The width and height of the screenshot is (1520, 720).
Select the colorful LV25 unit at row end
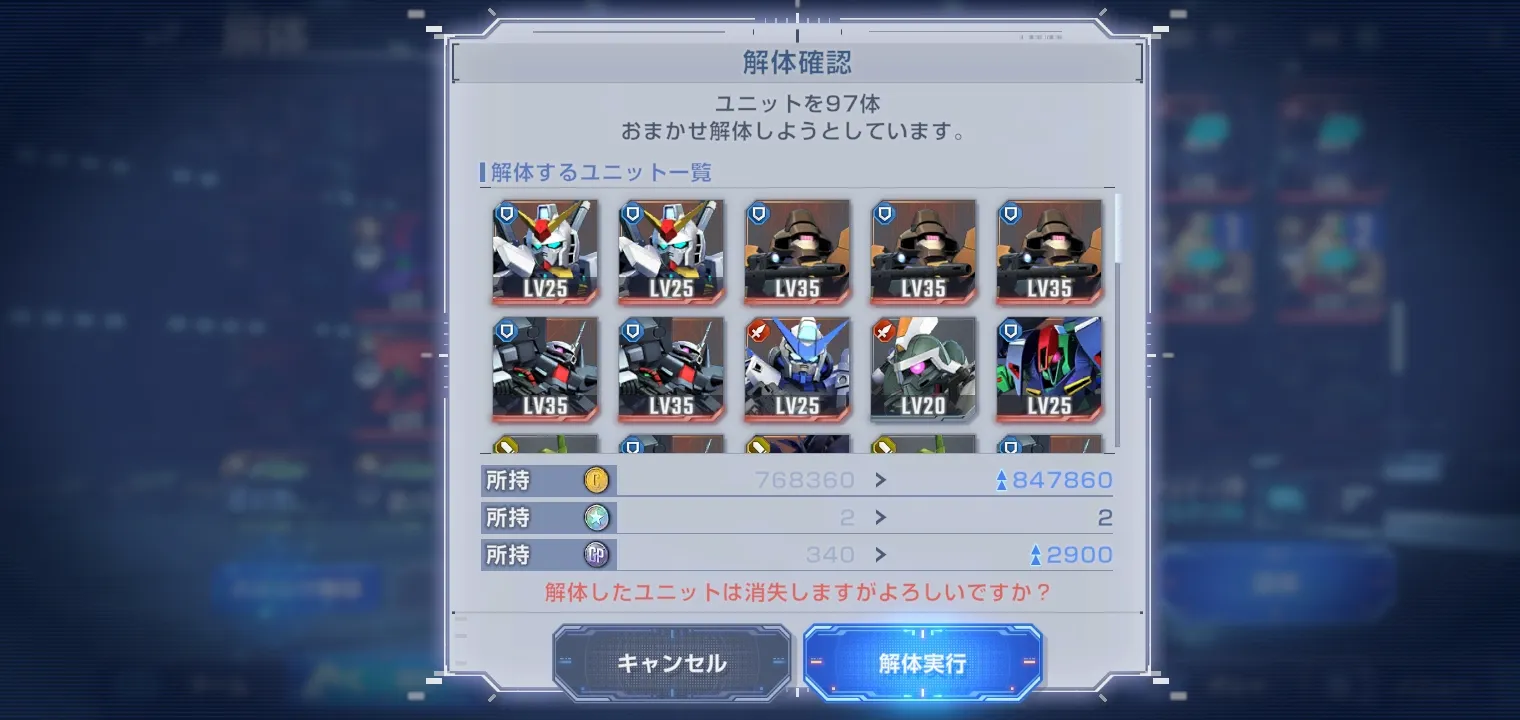coord(1049,370)
